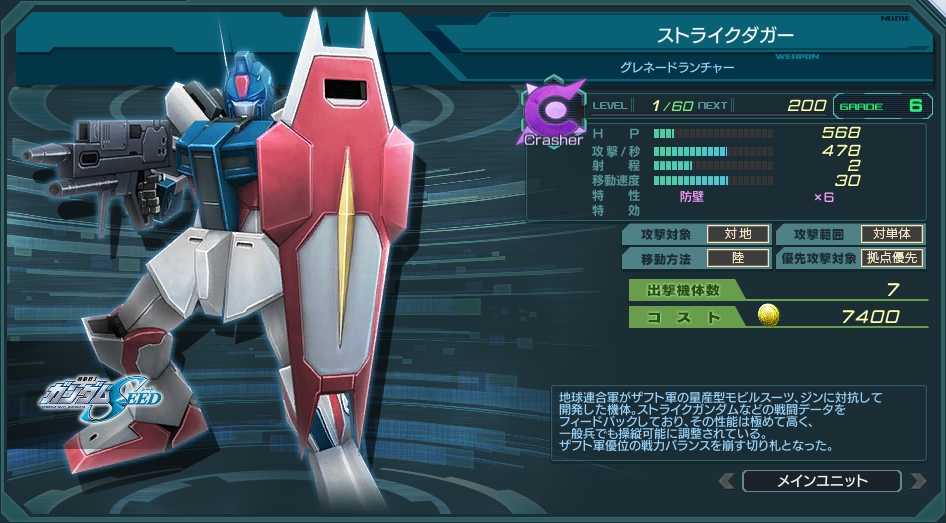Image resolution: width=946 pixels, height=523 pixels.
Task: Select the メインユニット label button
Action: pyautogui.click(x=822, y=481)
